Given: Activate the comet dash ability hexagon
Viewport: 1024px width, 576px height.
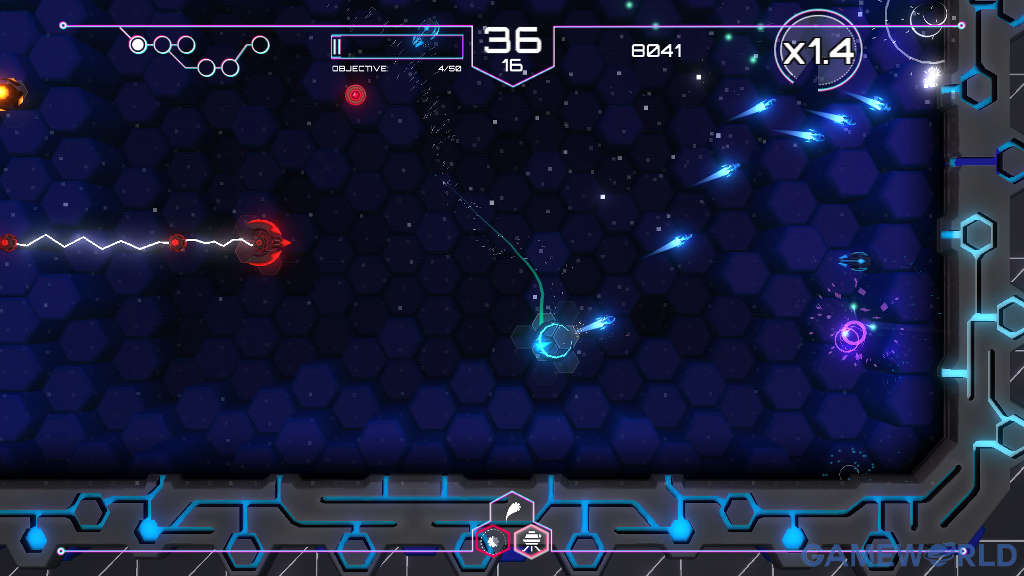Looking at the screenshot, I should pyautogui.click(x=511, y=510).
